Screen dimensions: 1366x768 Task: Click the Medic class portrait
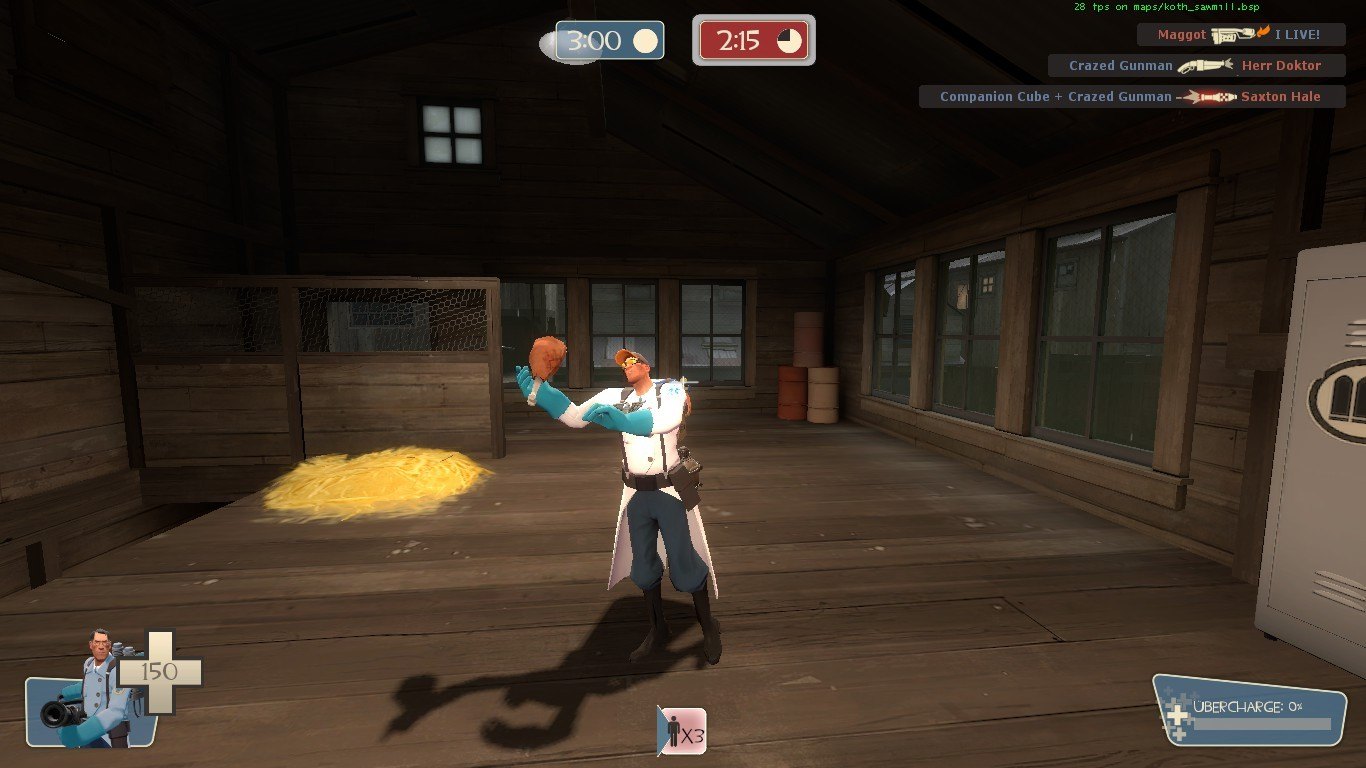click(90, 690)
